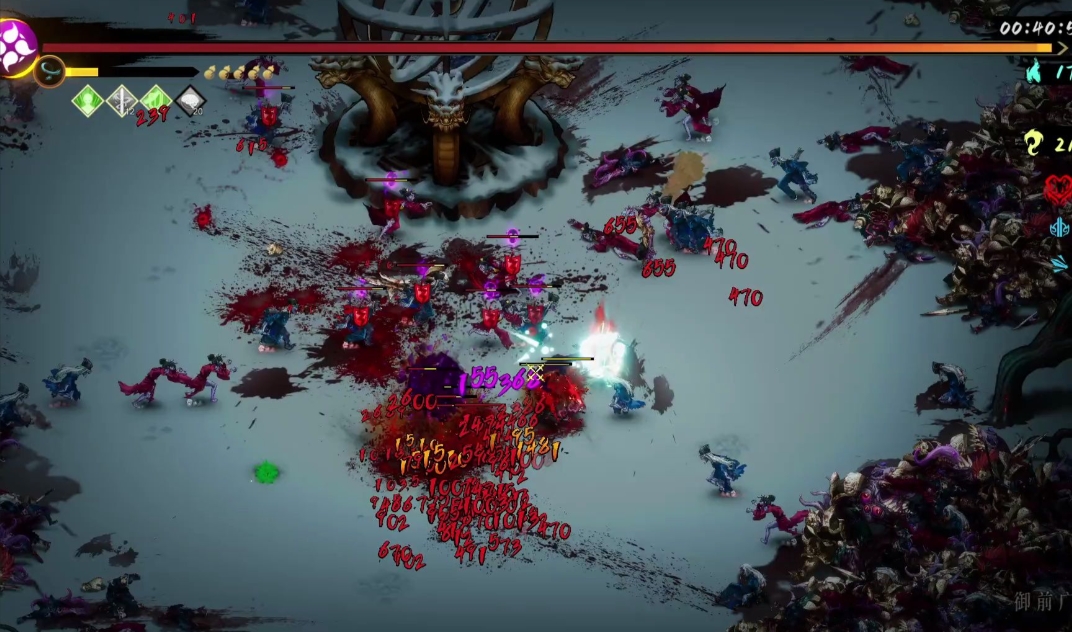The width and height of the screenshot is (1072, 632).
Task: Activate the green figure ability diamond
Action: [88, 100]
